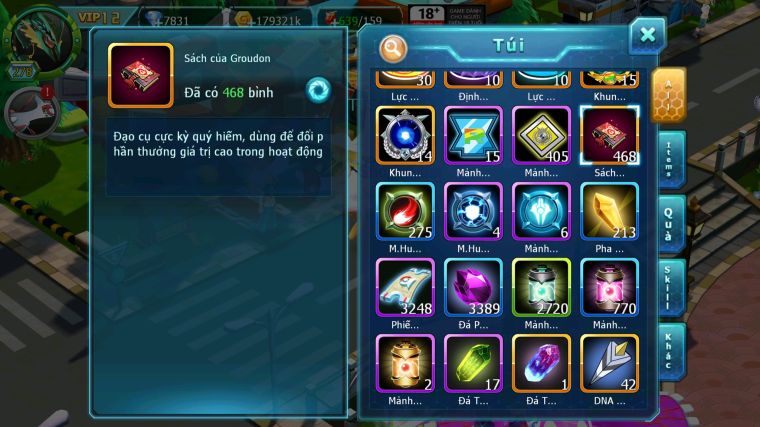Select the pink canister slot with 770
The height and width of the screenshot is (427, 760).
click(609, 286)
